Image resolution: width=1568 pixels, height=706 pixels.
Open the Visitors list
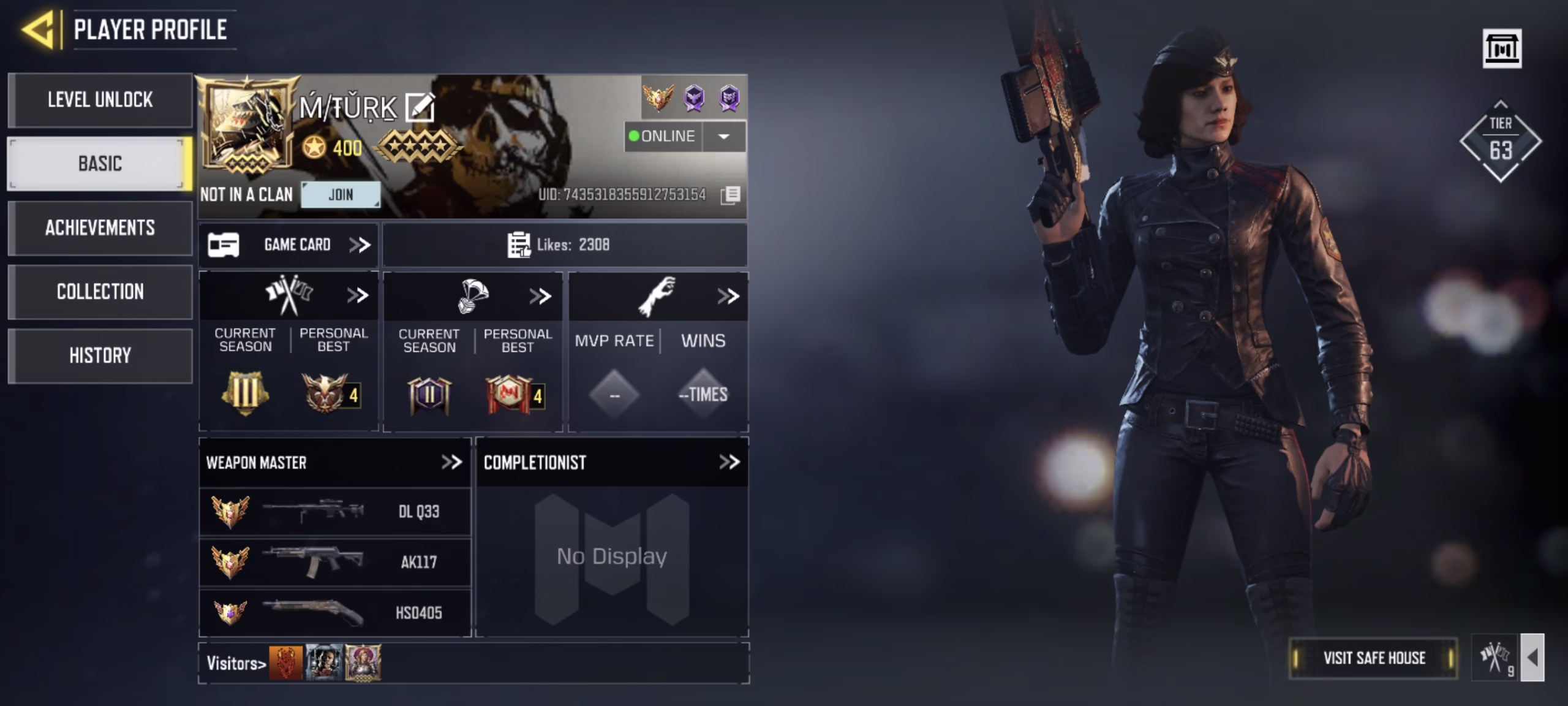tap(236, 663)
